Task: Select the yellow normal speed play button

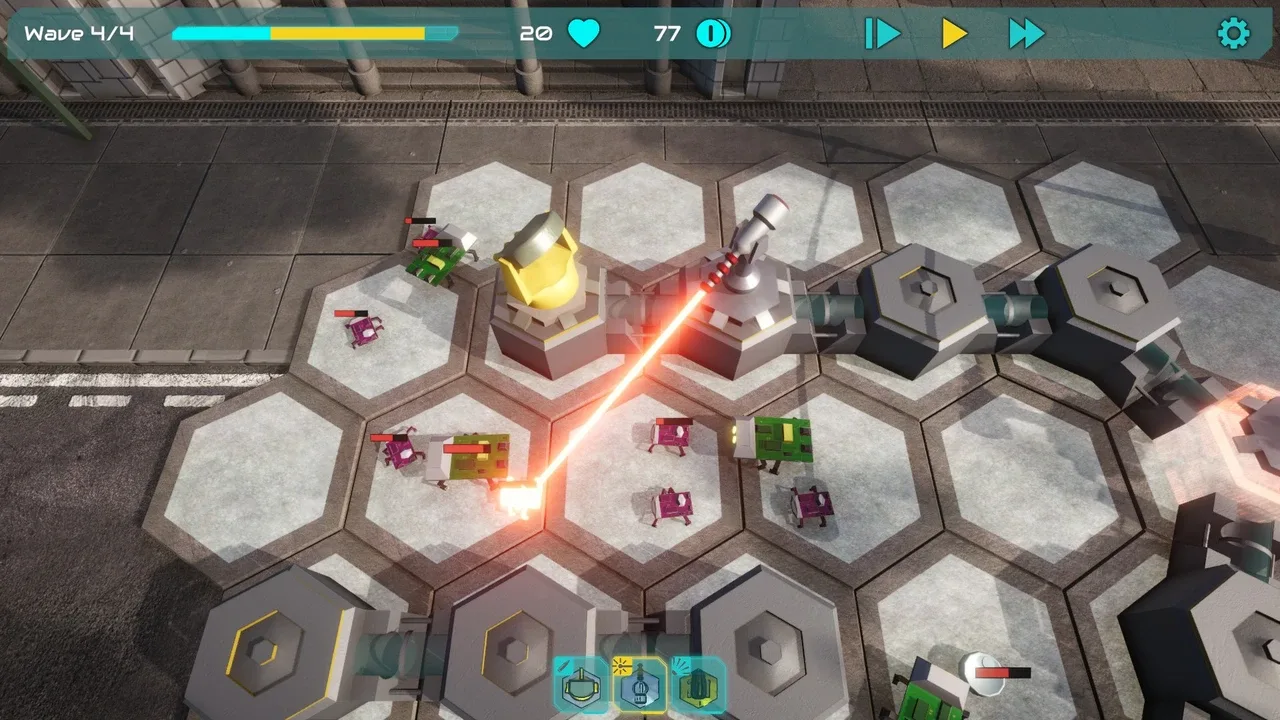Action: [x=954, y=34]
